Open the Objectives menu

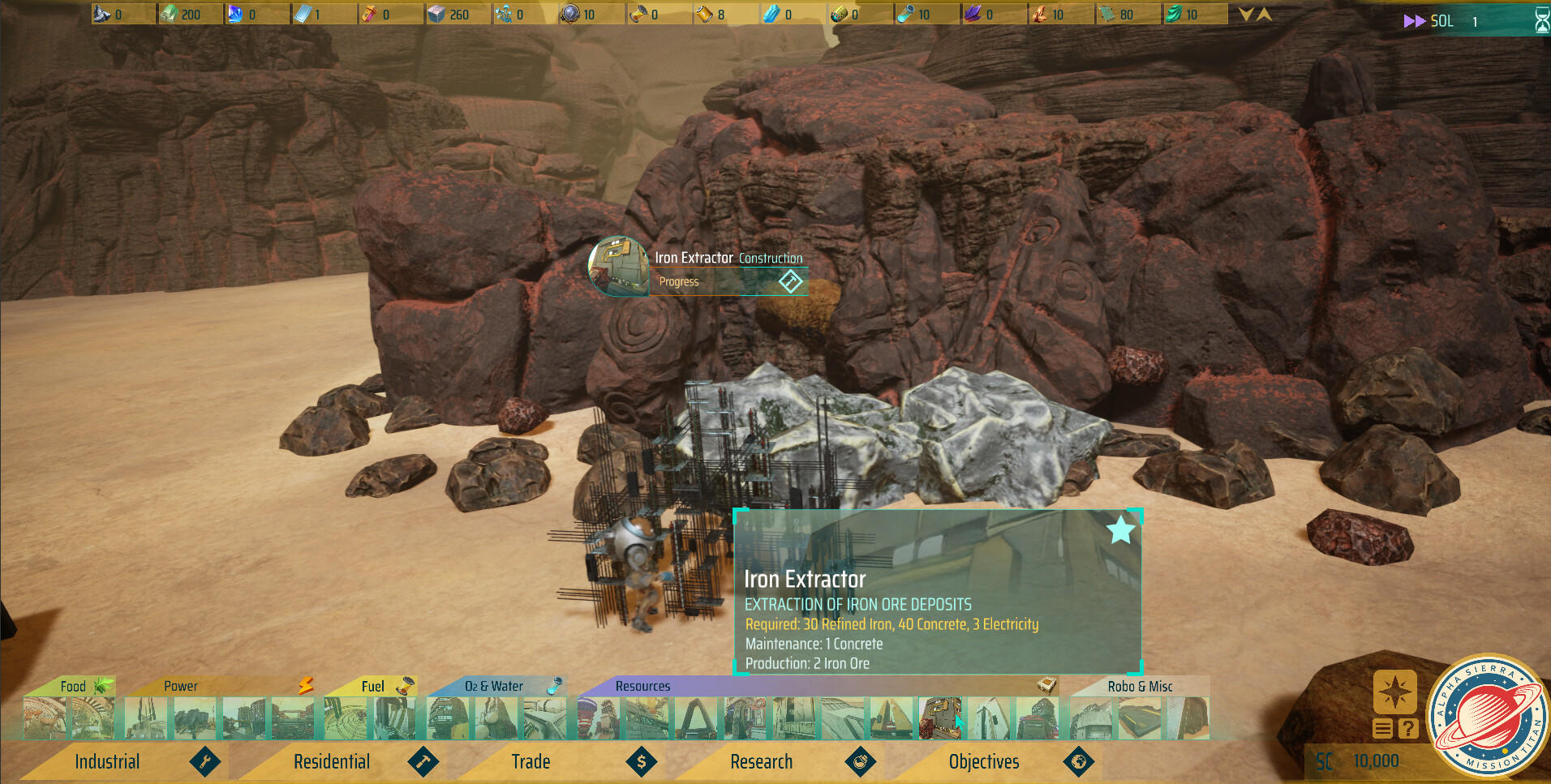pyautogui.click(x=984, y=761)
